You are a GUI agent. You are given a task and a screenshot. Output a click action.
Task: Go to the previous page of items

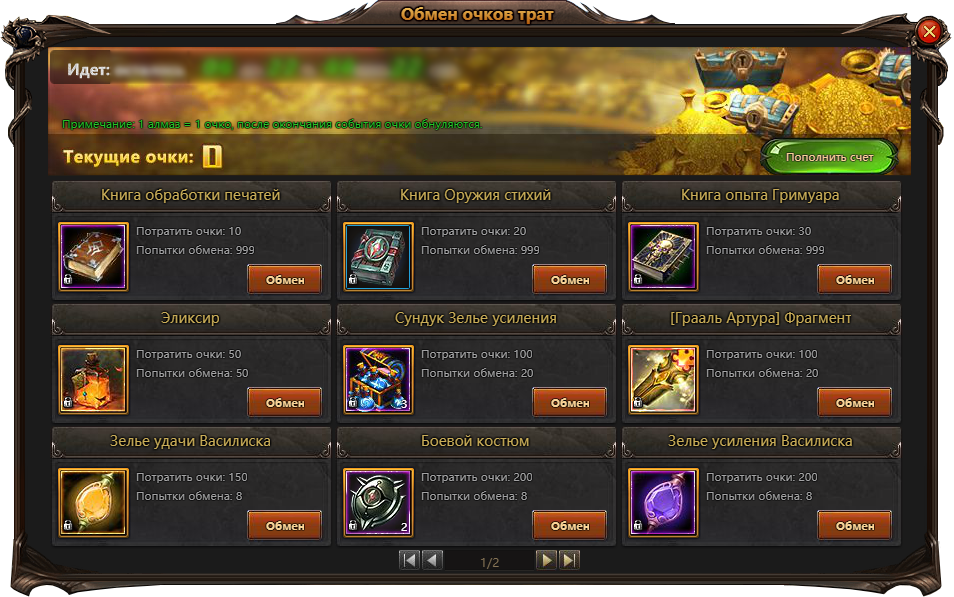coord(433,560)
